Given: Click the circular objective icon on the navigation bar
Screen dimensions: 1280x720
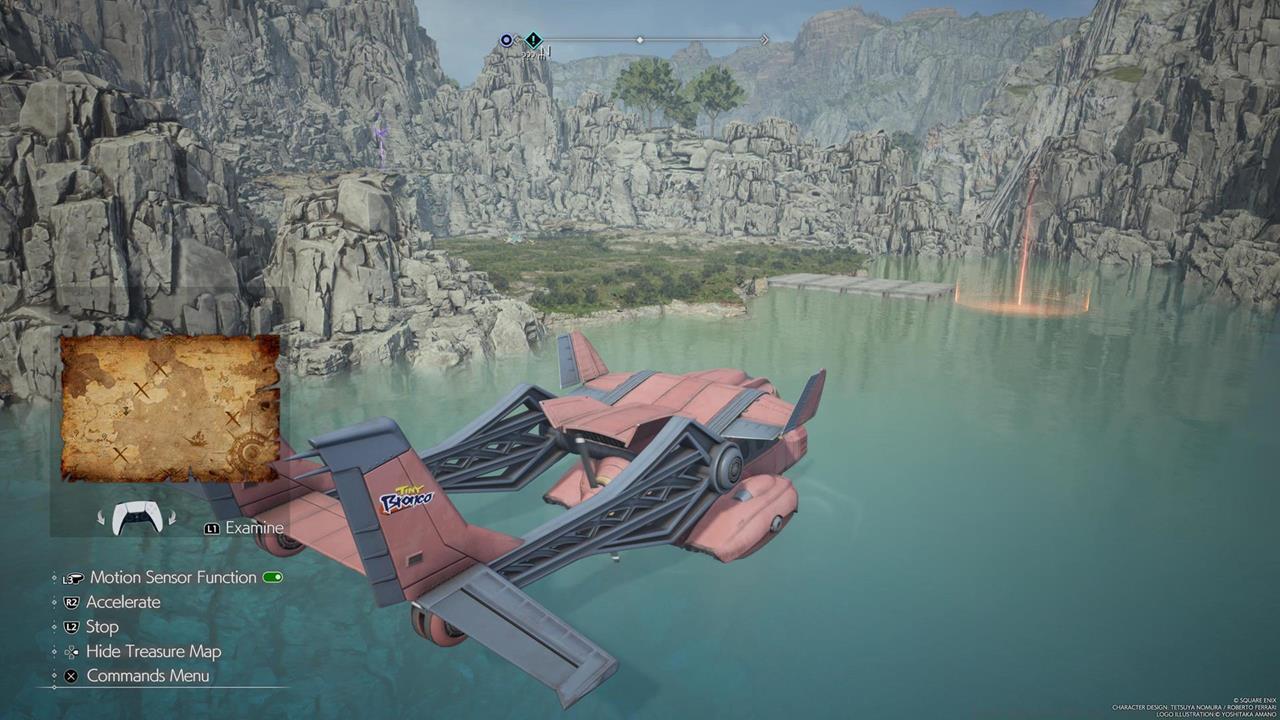Looking at the screenshot, I should pos(506,39).
